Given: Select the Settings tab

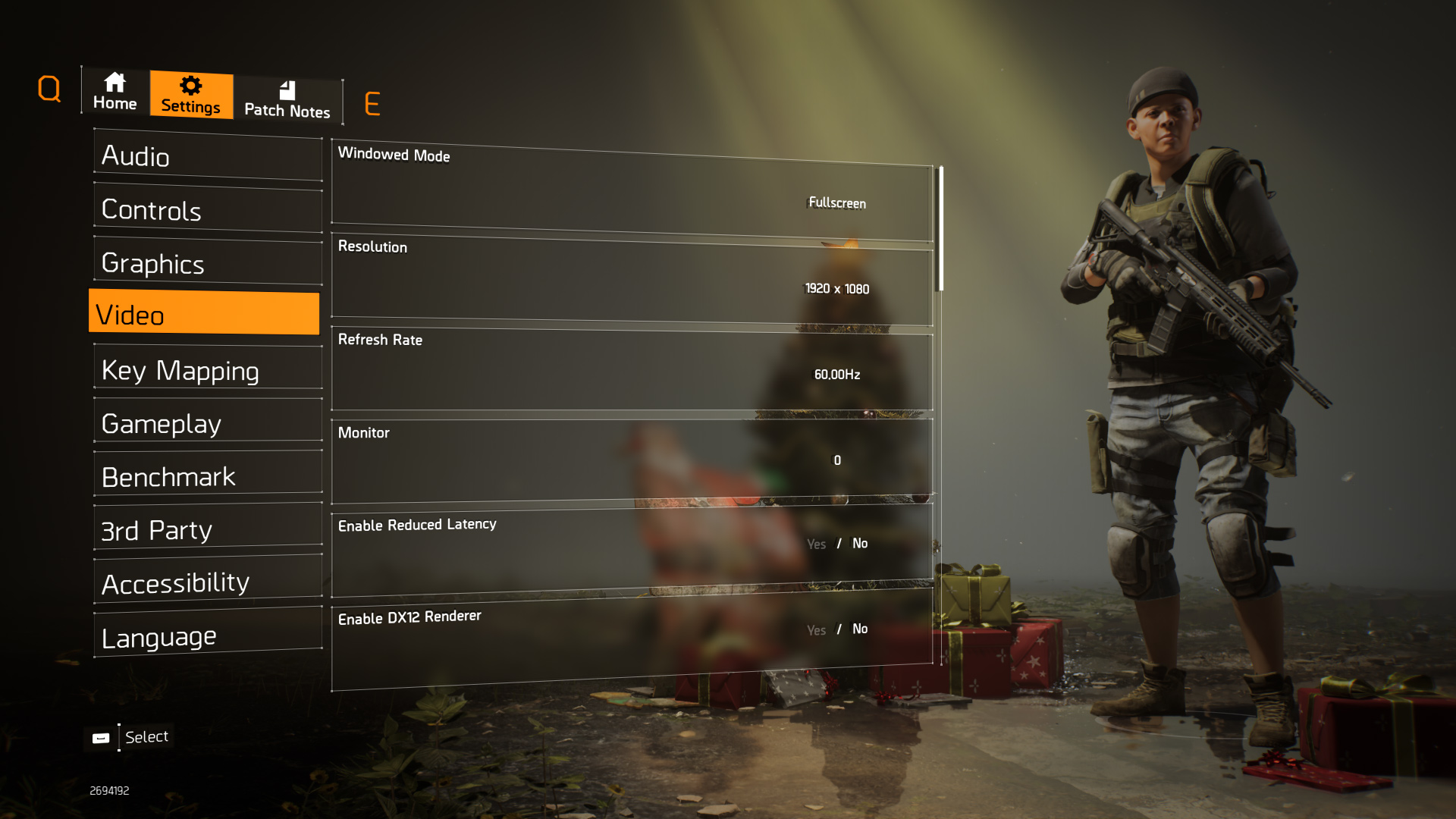Looking at the screenshot, I should [x=191, y=96].
